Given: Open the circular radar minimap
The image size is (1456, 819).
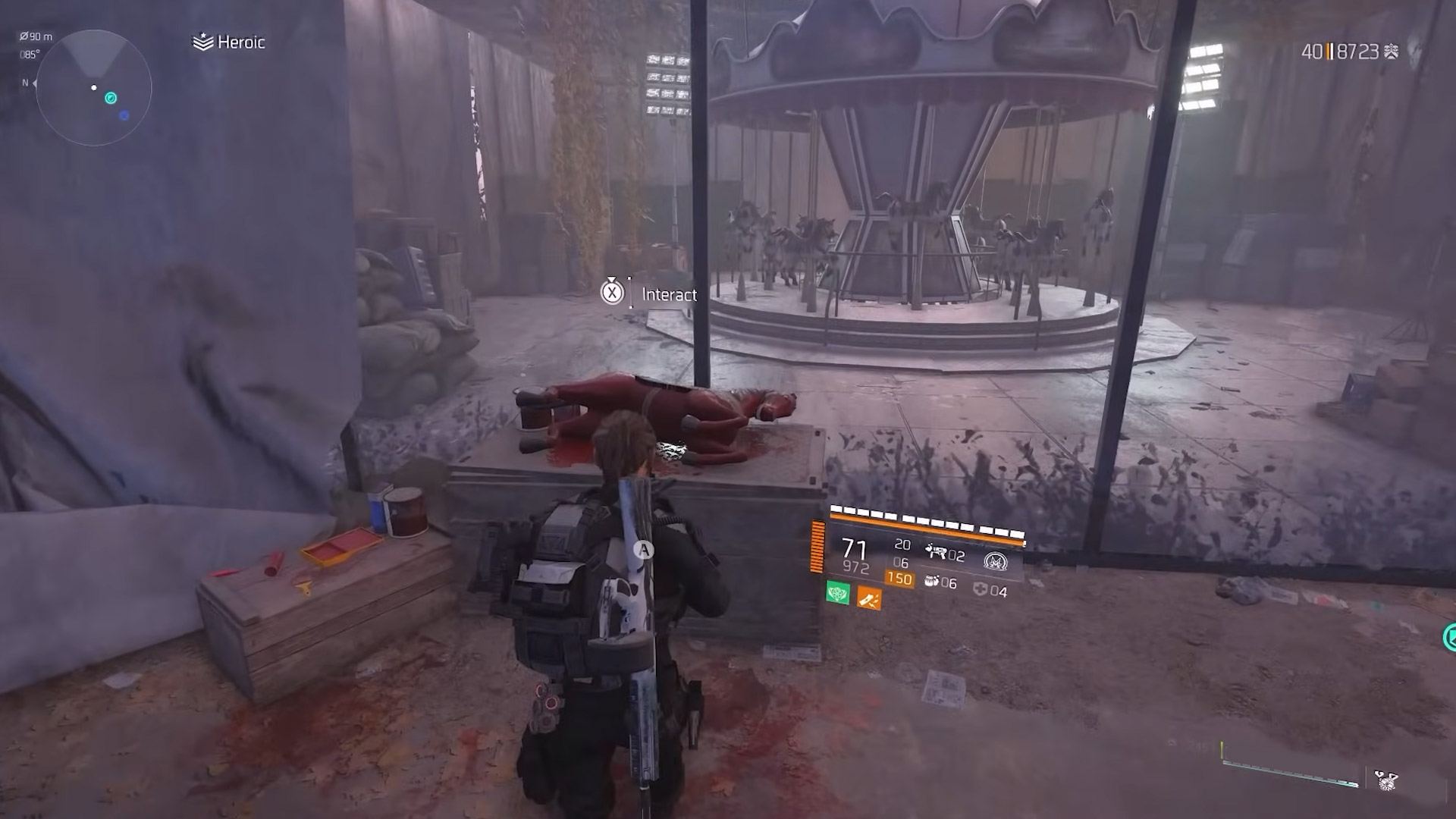Looking at the screenshot, I should coord(94,88).
